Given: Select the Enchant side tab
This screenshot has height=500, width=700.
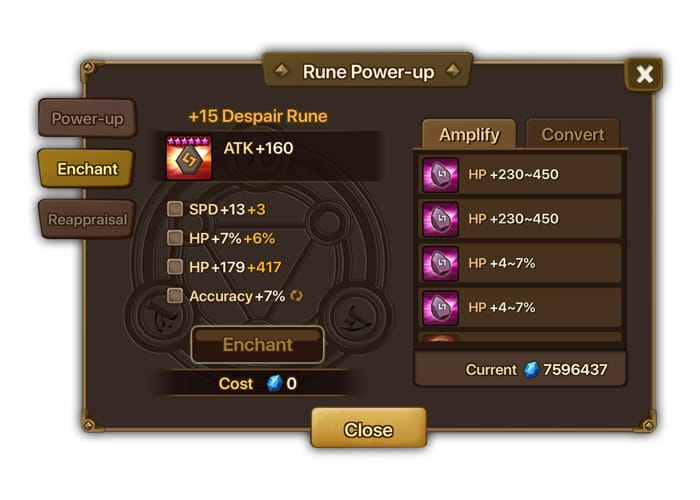Looking at the screenshot, I should click(87, 169).
